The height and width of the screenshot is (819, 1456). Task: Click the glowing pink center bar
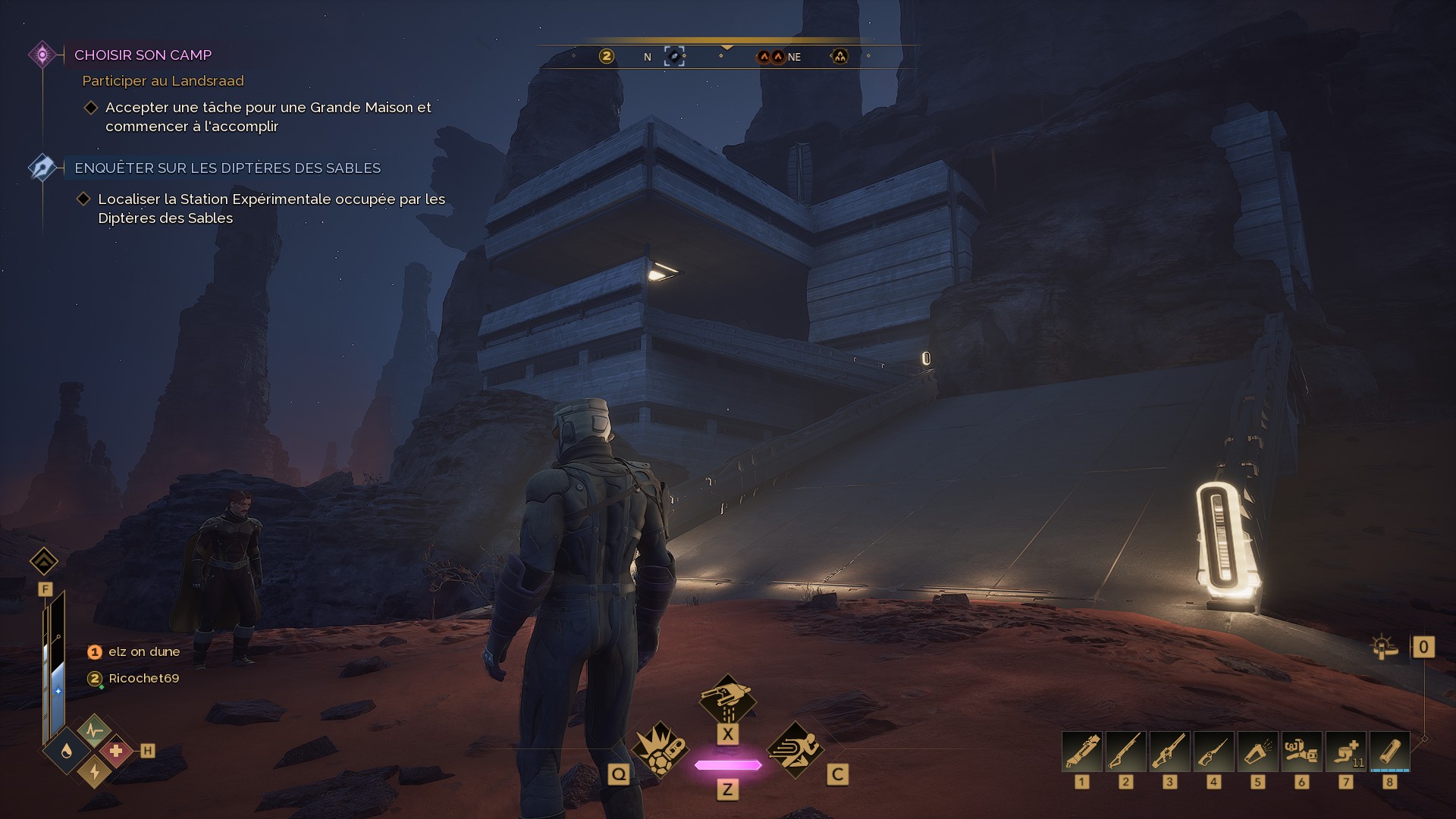(x=728, y=765)
